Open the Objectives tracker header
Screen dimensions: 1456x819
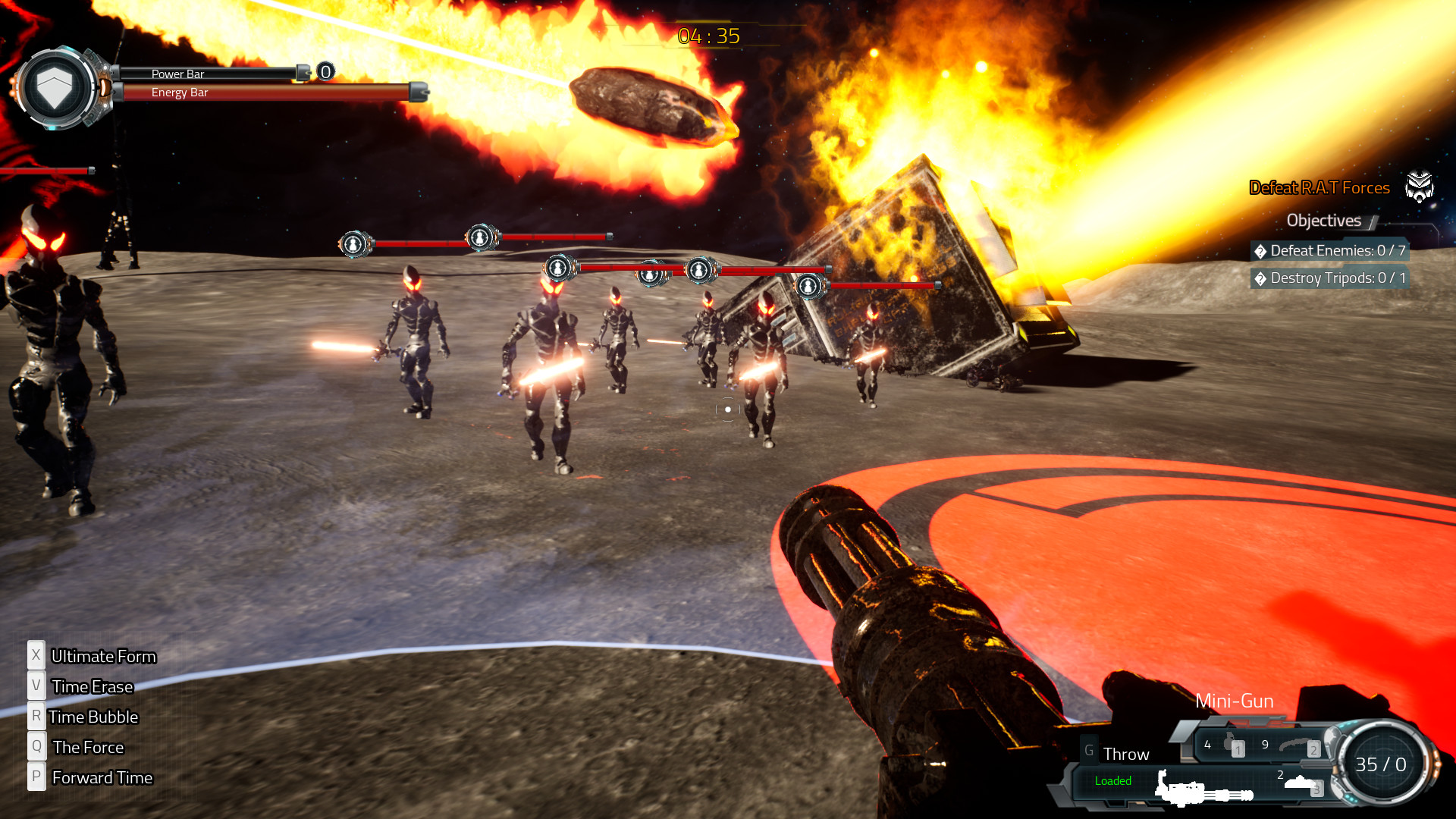coord(1323,221)
